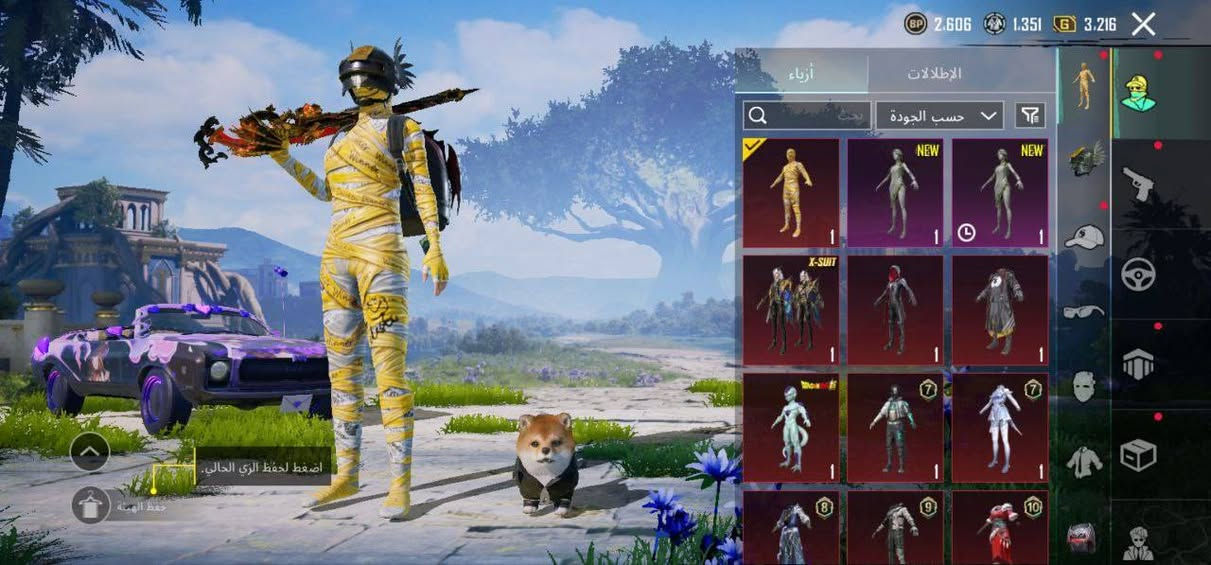Open the steering wheel vehicle skins section
The image size is (1211, 565).
(x=1137, y=274)
